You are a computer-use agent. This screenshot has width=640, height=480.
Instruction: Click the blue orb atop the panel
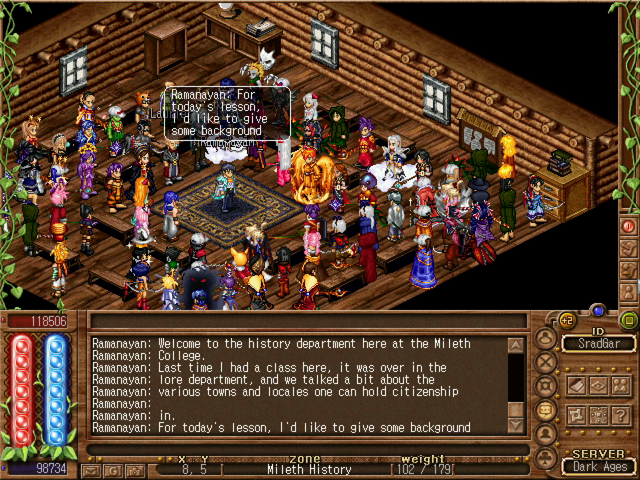598,310
